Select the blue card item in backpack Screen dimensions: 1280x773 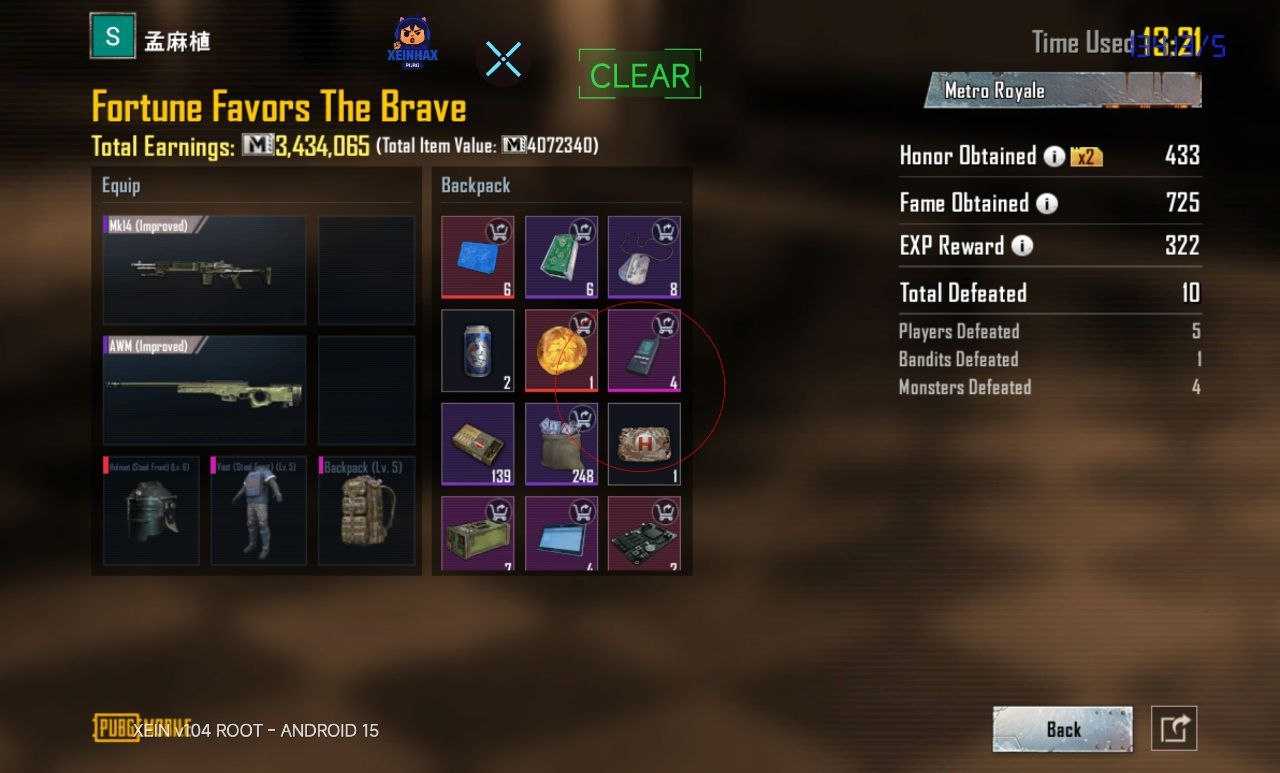pos(478,257)
